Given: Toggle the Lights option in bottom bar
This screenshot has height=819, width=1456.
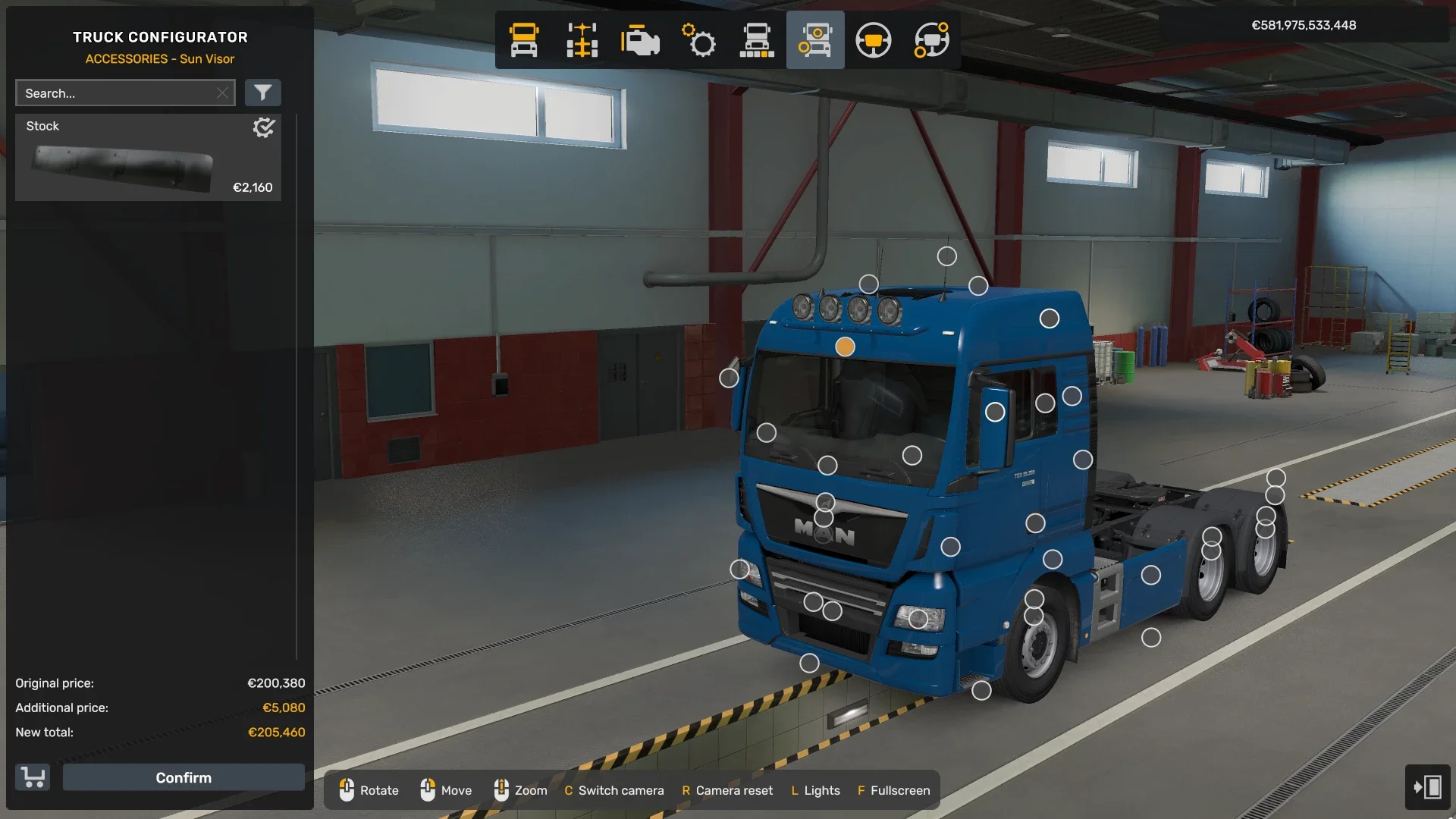Looking at the screenshot, I should click(x=815, y=790).
